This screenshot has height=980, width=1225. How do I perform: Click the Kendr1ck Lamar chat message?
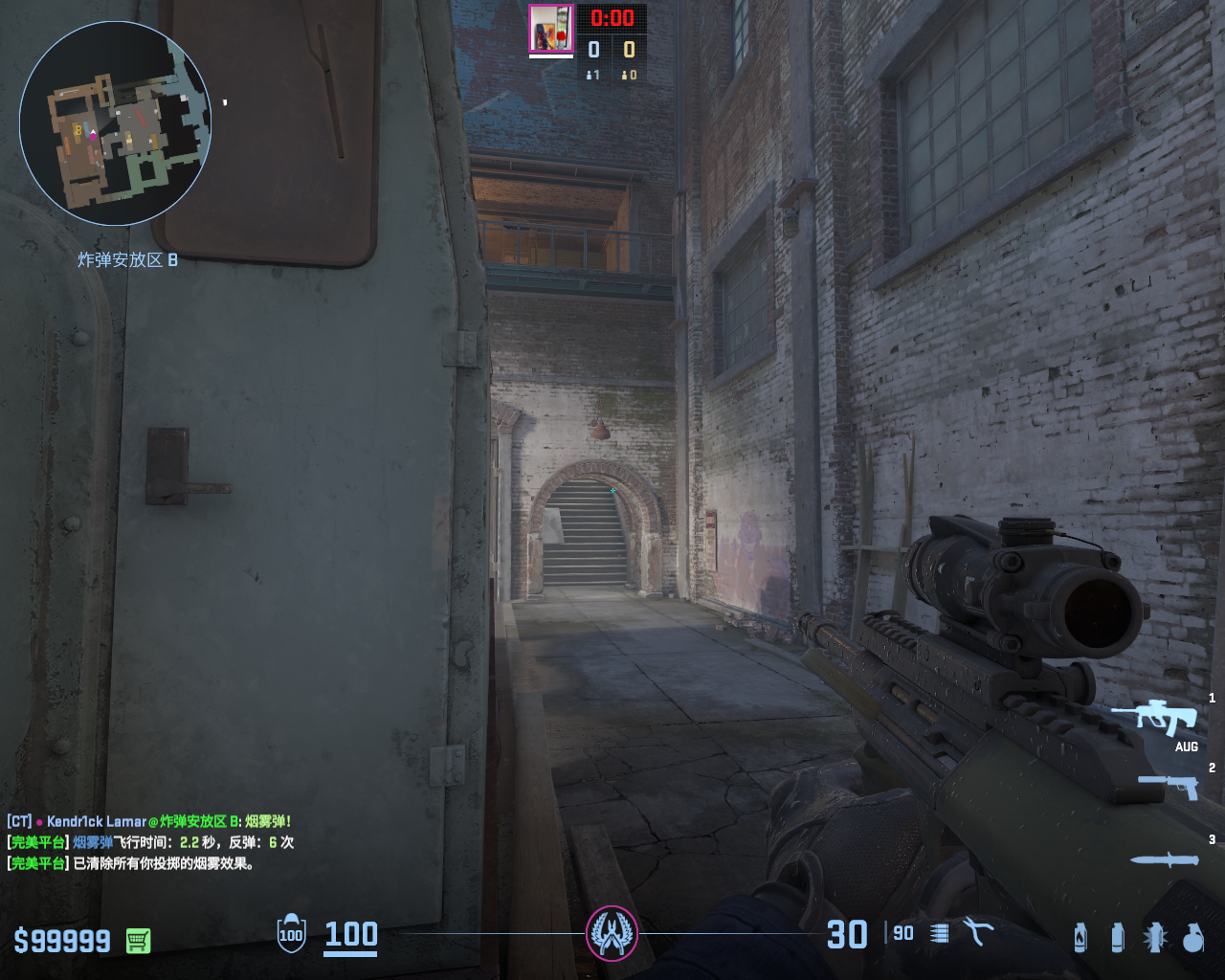click(149, 821)
